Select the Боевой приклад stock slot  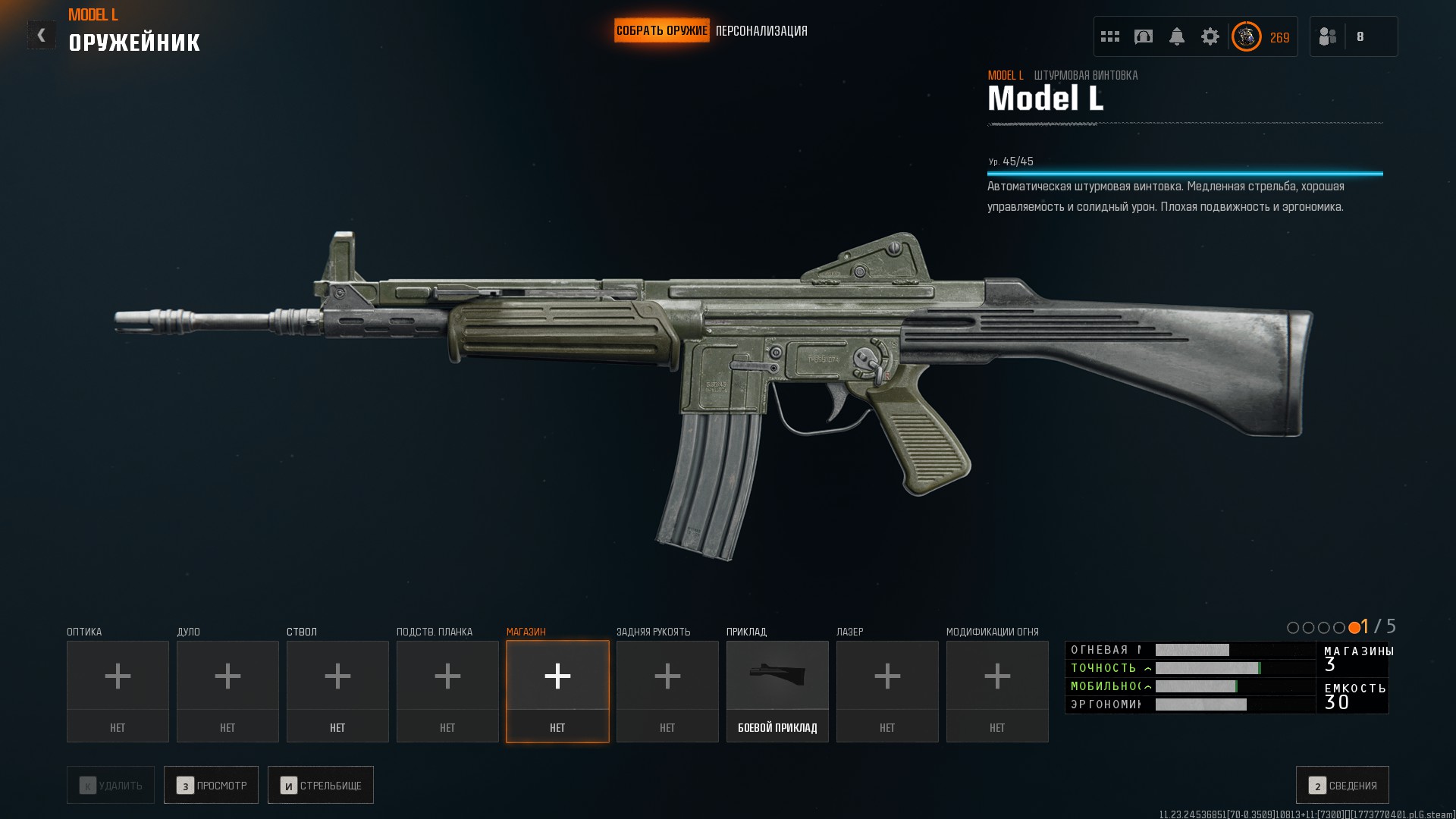[x=777, y=691]
